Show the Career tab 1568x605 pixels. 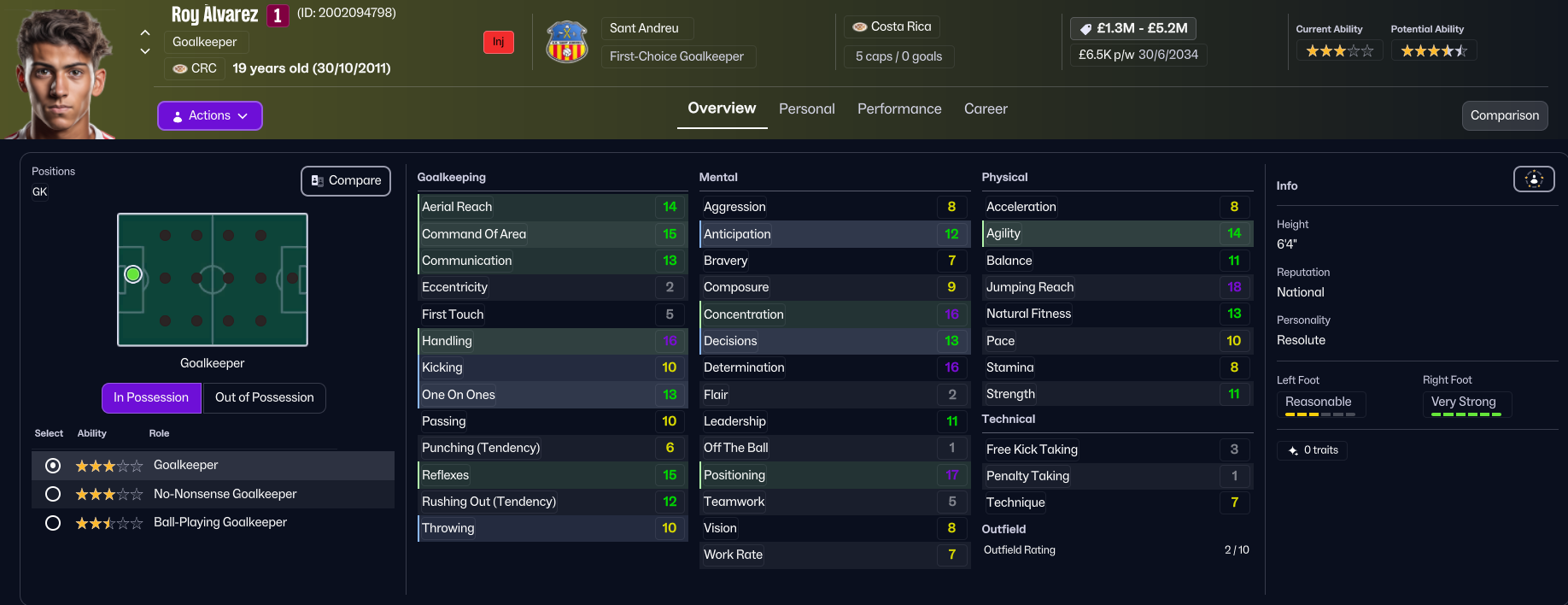click(986, 109)
